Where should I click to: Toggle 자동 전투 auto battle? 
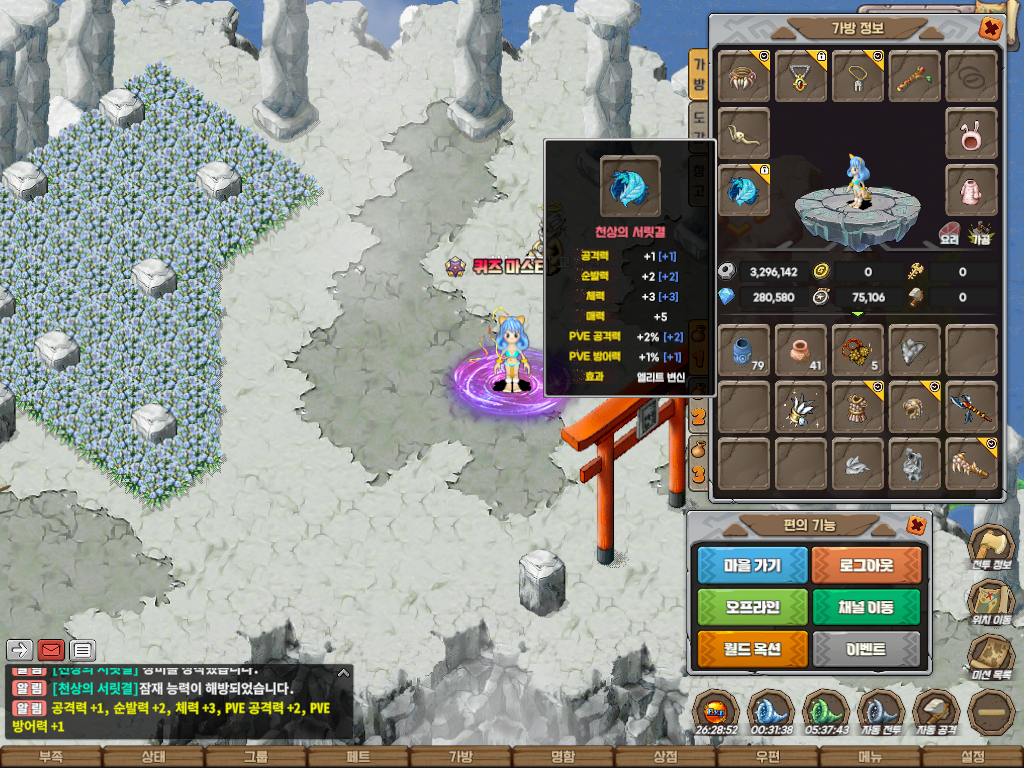tap(881, 710)
